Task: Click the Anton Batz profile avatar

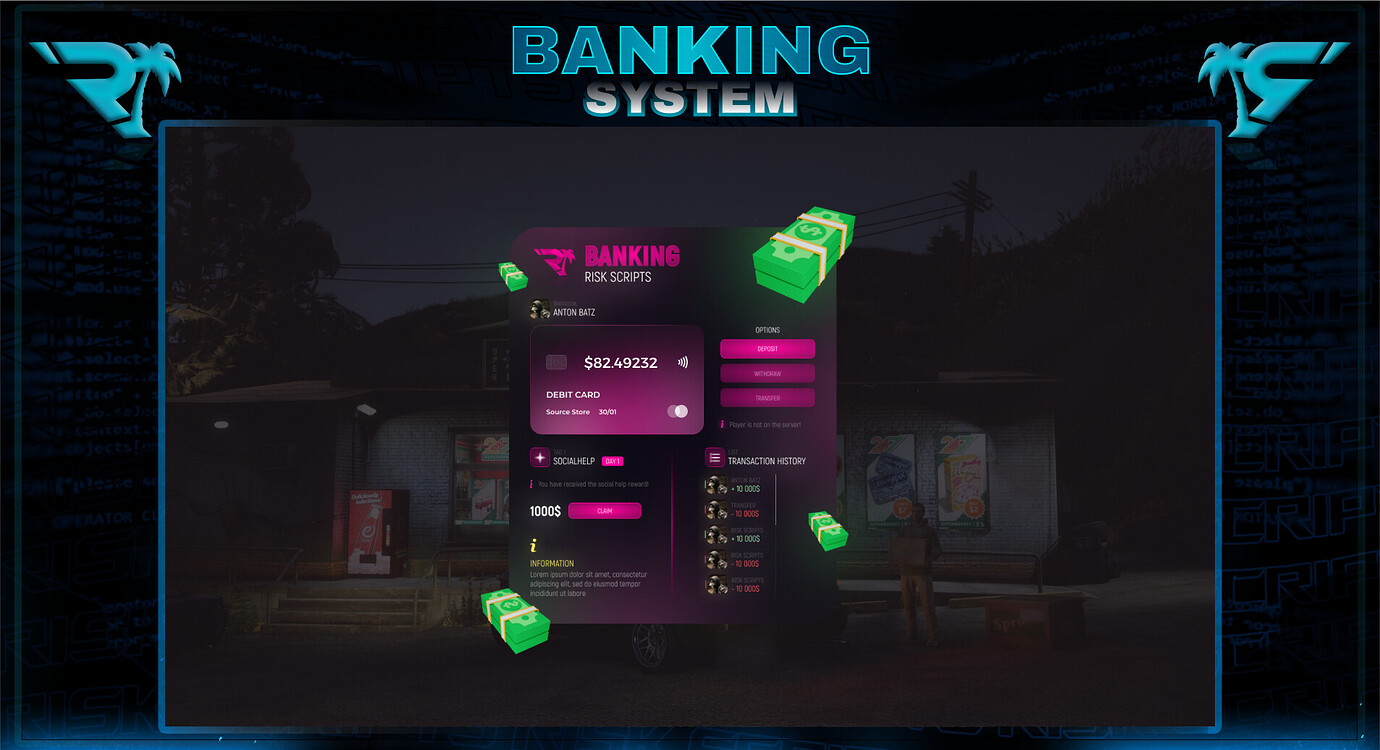Action: point(540,308)
